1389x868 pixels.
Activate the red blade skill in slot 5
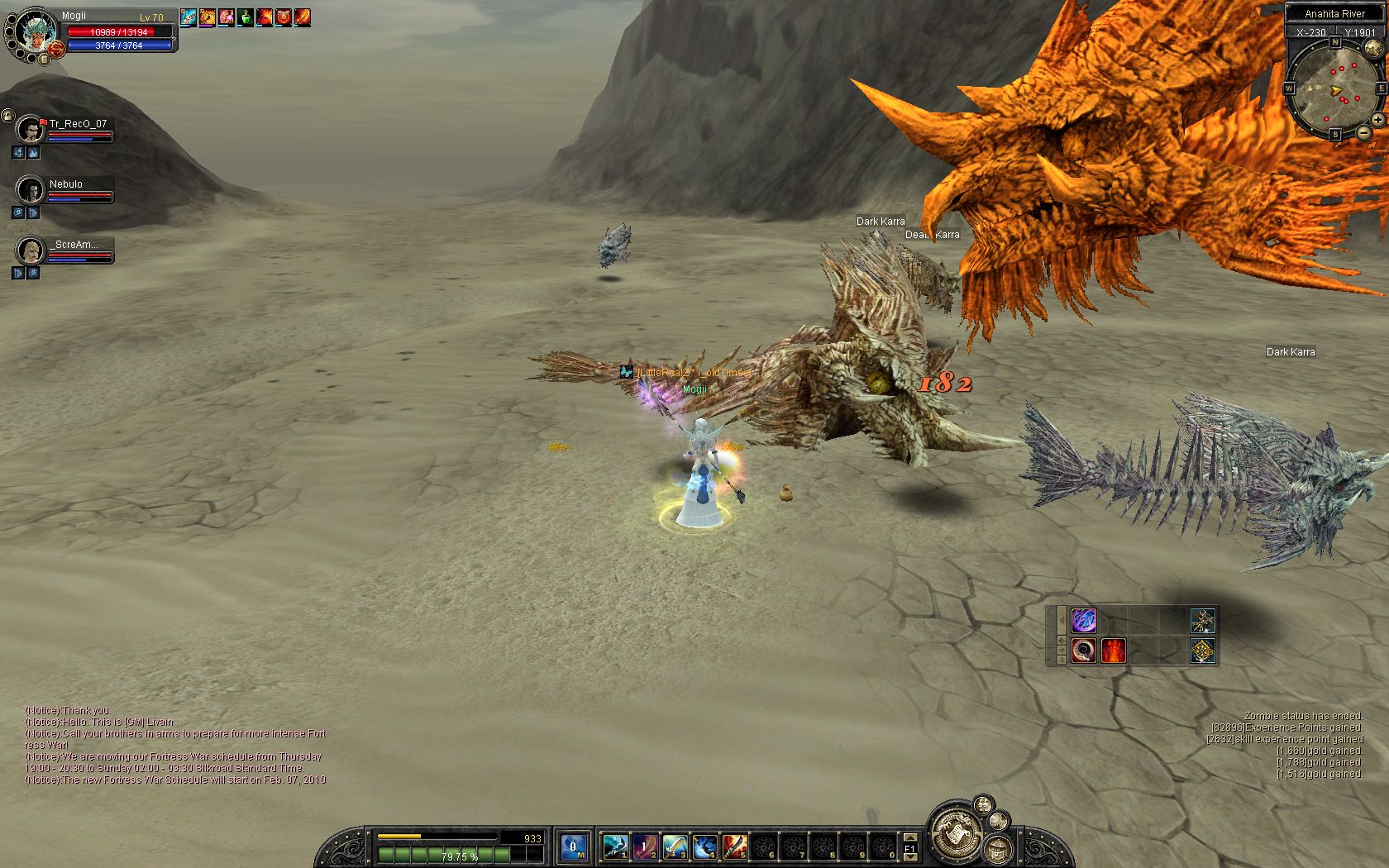733,846
